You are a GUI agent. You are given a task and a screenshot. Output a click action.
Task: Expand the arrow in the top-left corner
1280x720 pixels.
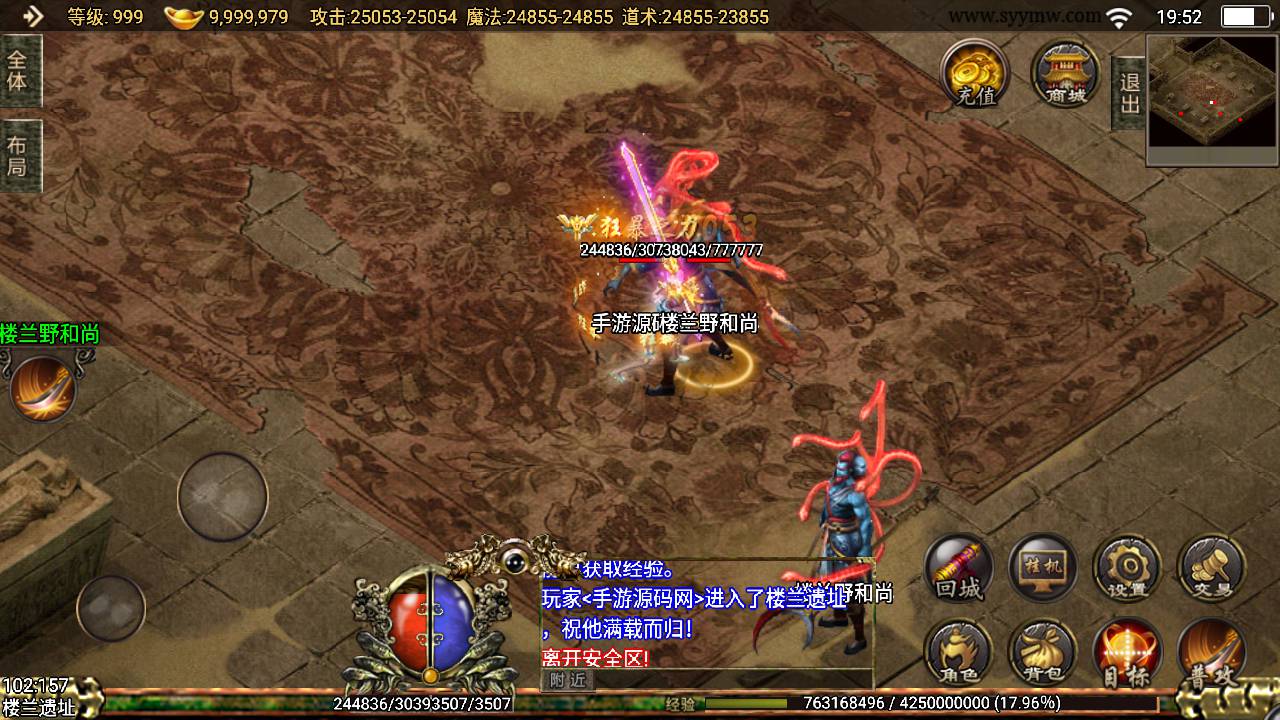(x=32, y=16)
